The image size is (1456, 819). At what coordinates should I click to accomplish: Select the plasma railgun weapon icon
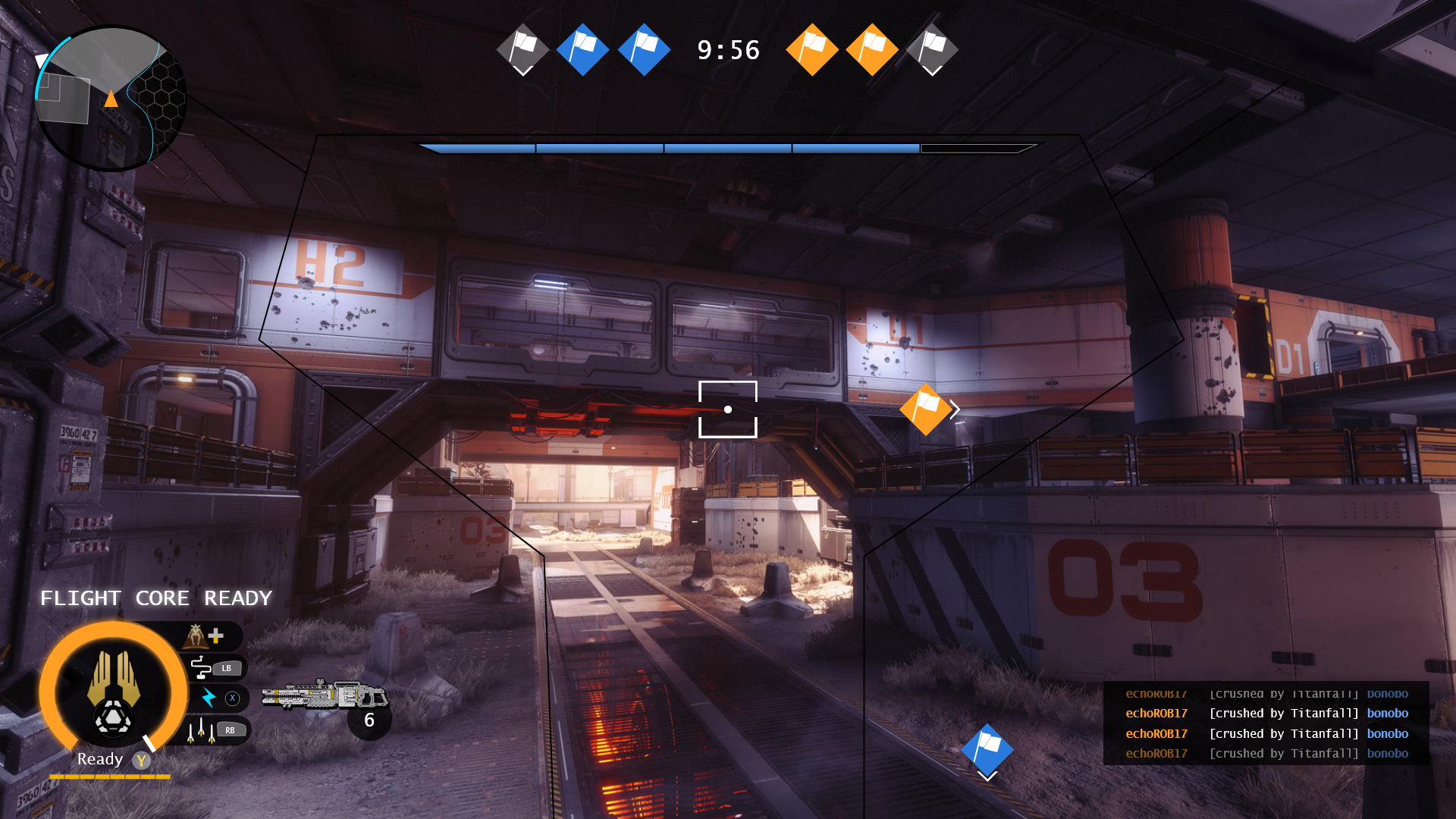(323, 695)
